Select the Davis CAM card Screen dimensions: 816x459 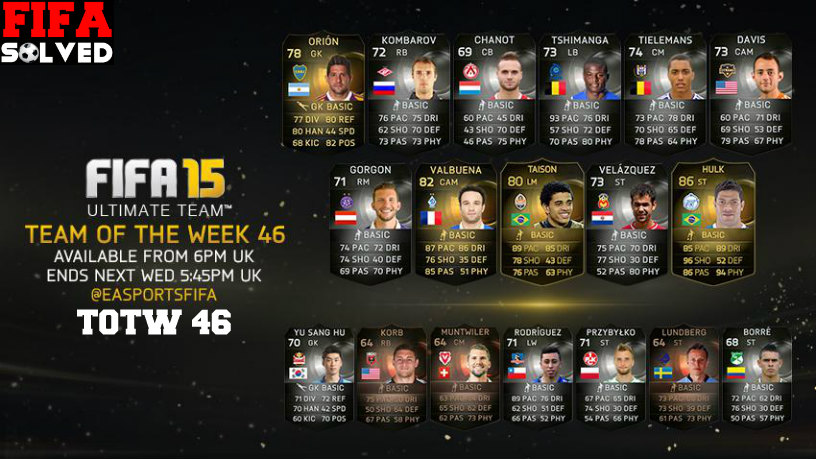(x=749, y=91)
